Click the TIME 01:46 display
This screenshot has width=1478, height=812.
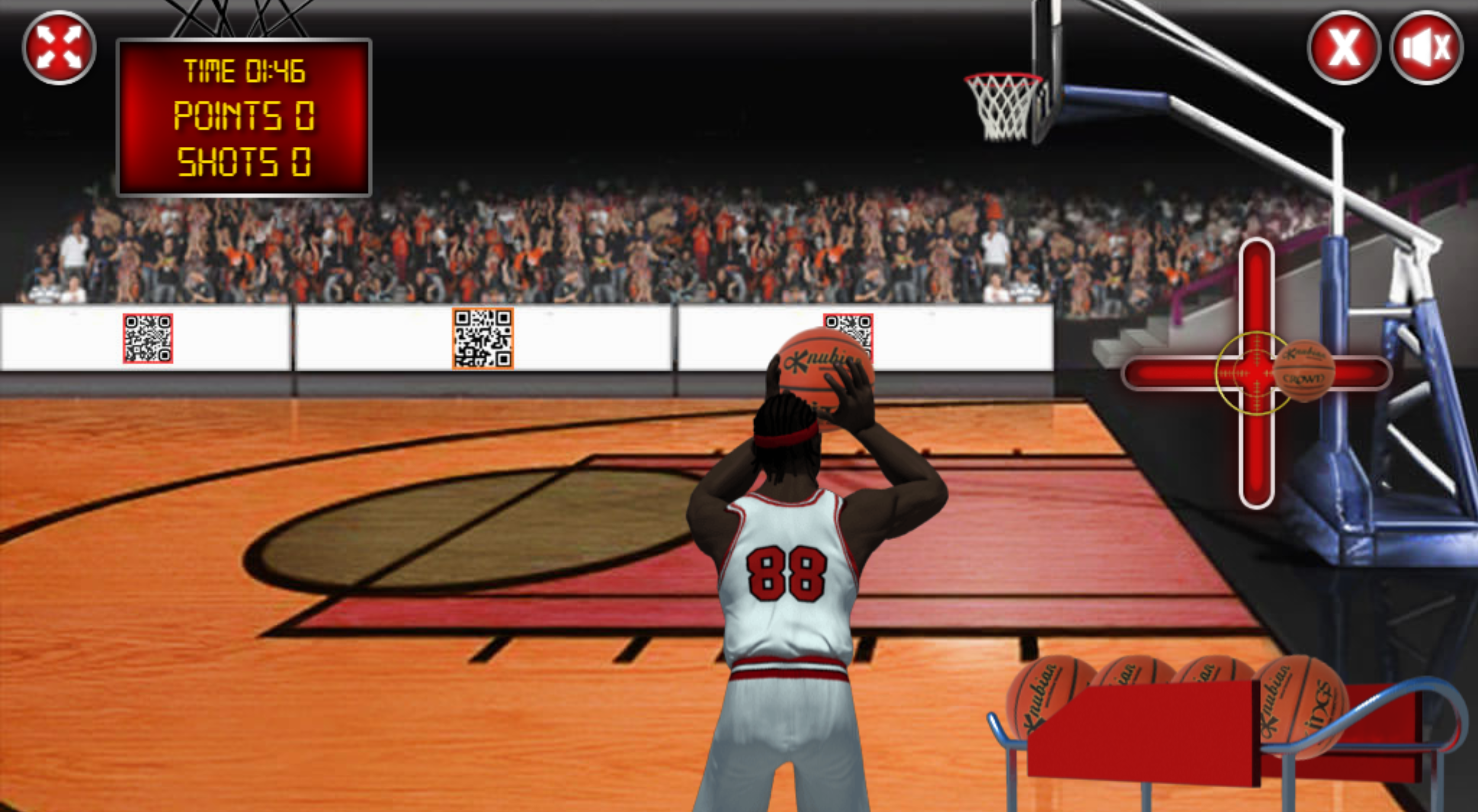click(244, 71)
